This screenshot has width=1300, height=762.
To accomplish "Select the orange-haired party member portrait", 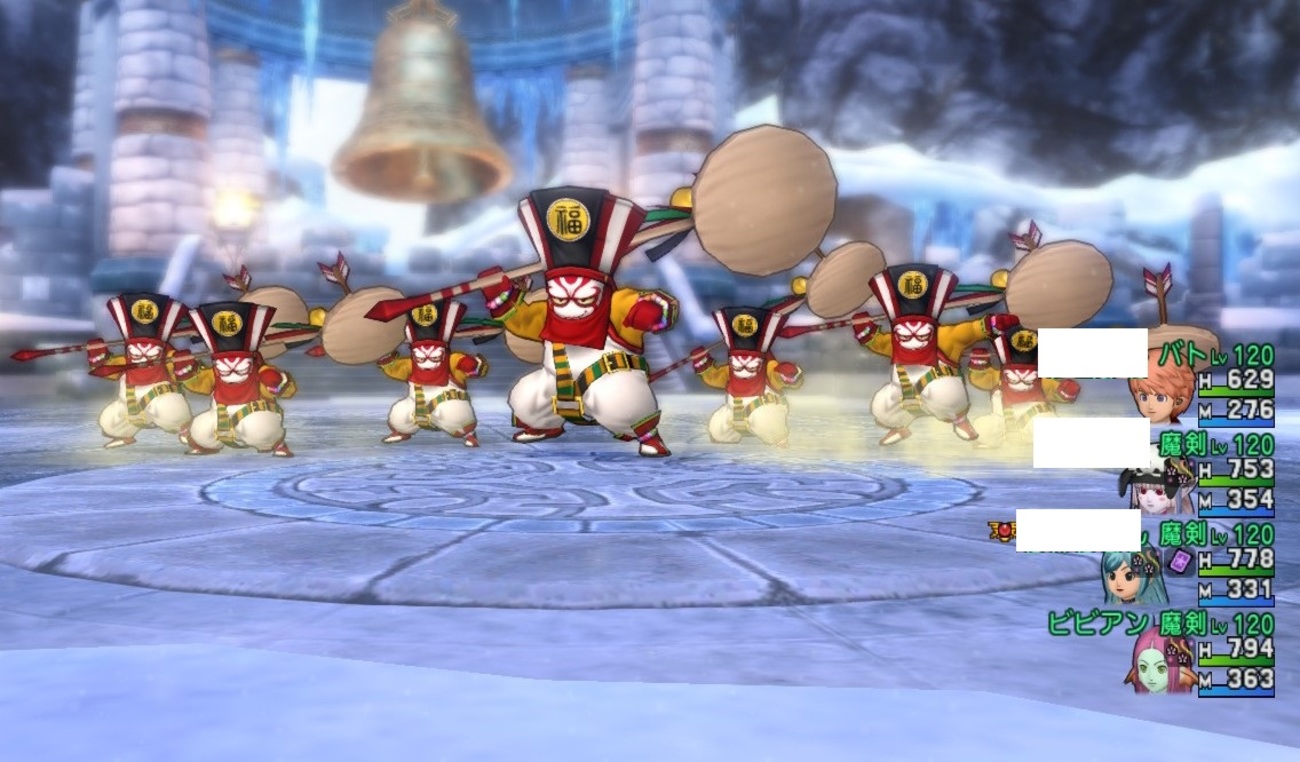I will (x=1160, y=393).
